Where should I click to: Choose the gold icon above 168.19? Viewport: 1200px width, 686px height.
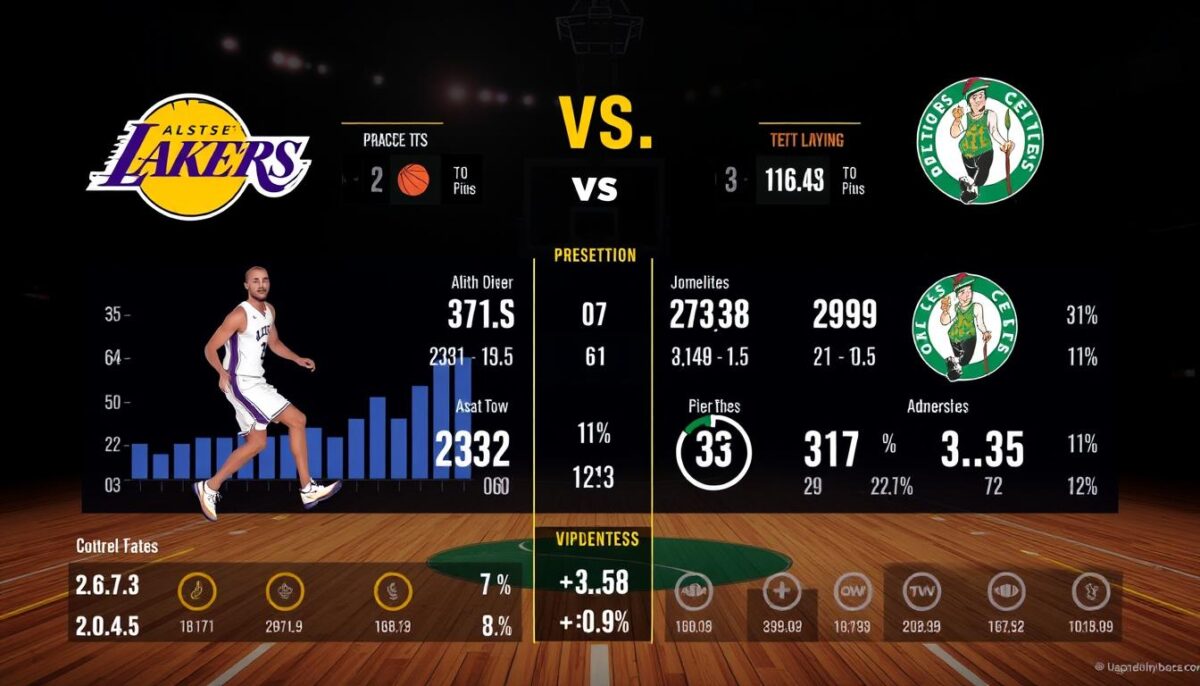[x=392, y=593]
